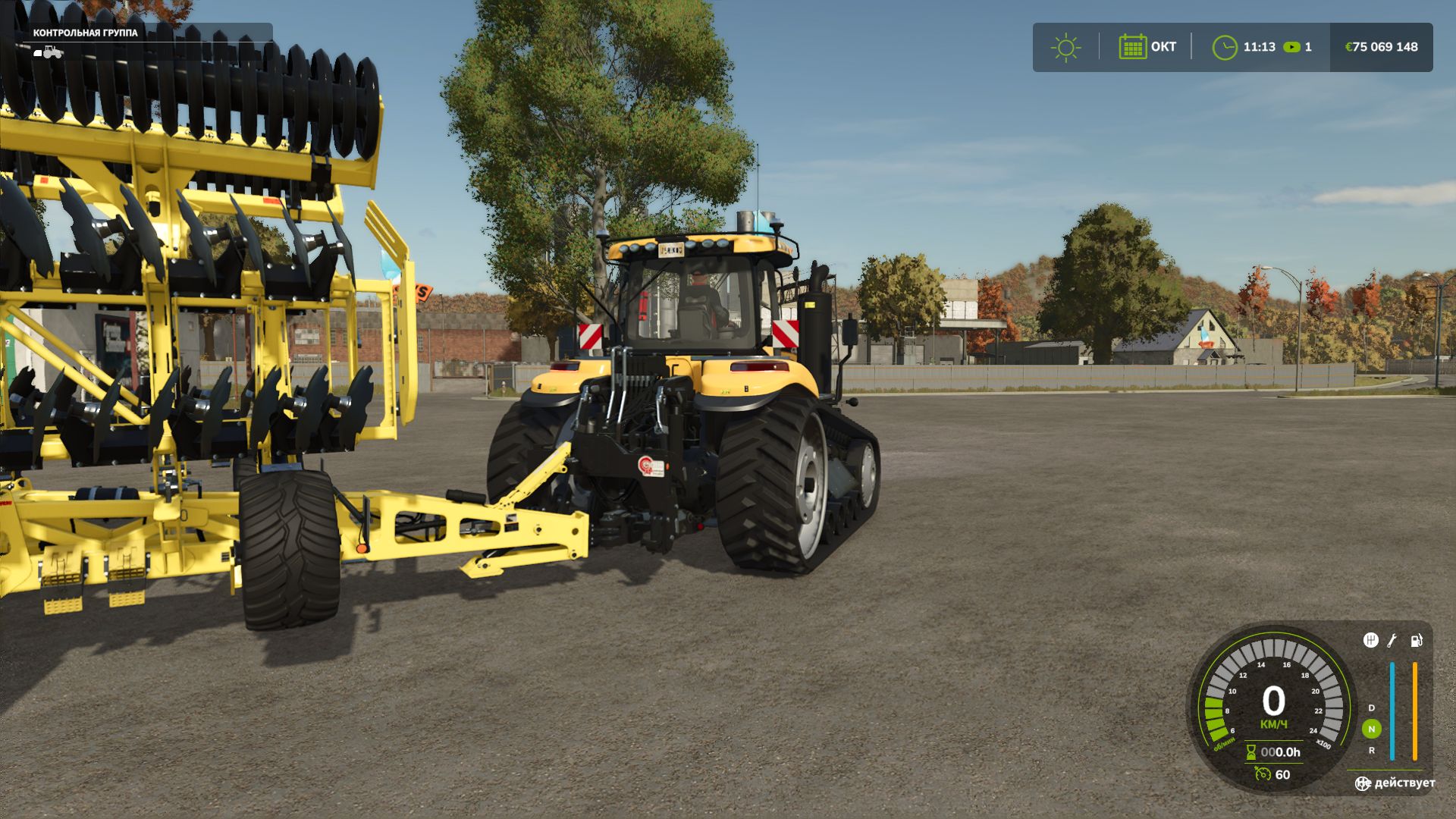Open the calendar icon showing ОКТ
The image size is (1456, 819).
click(x=1132, y=47)
